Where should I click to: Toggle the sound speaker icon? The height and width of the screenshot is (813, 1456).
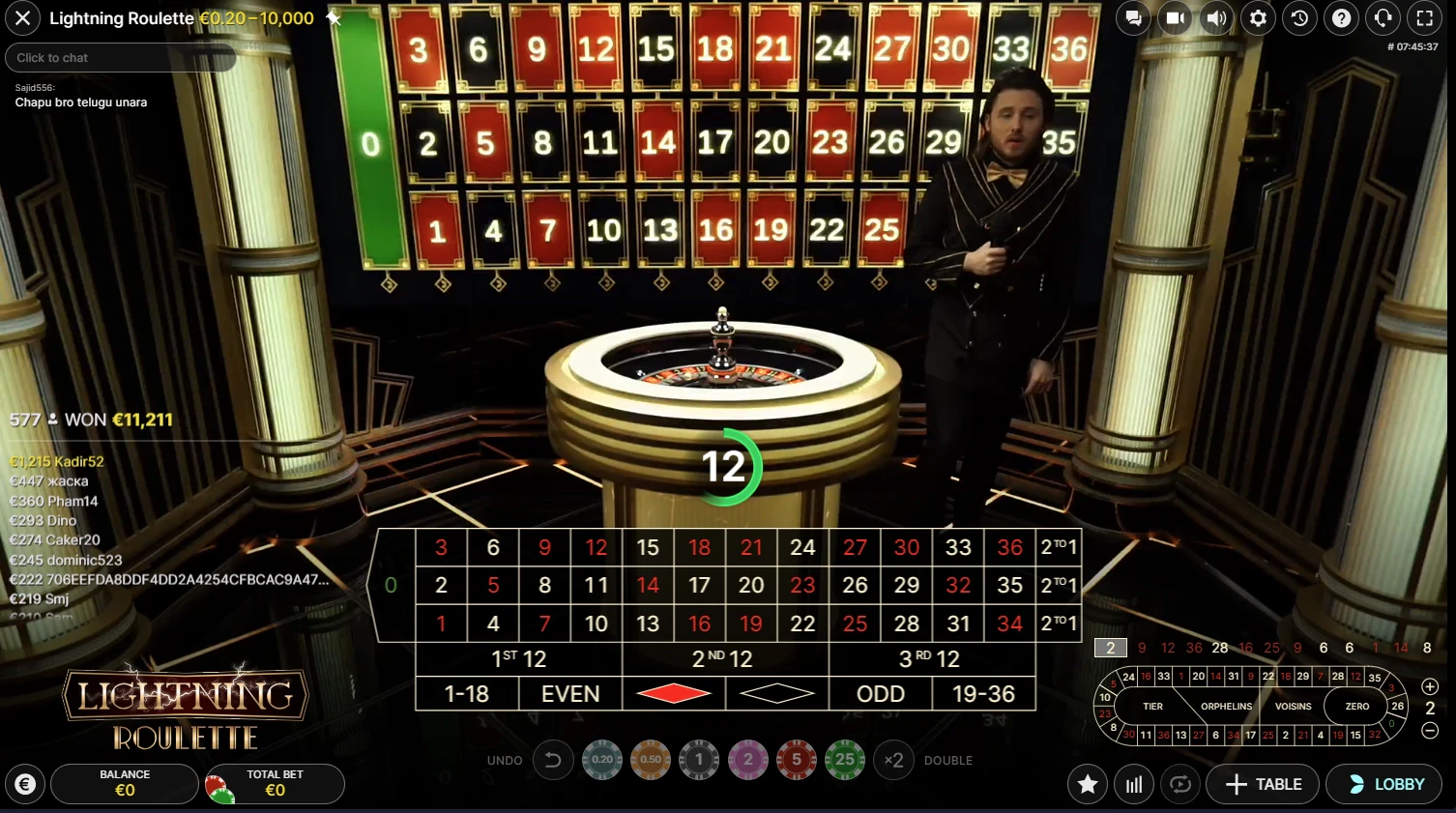coord(1216,18)
